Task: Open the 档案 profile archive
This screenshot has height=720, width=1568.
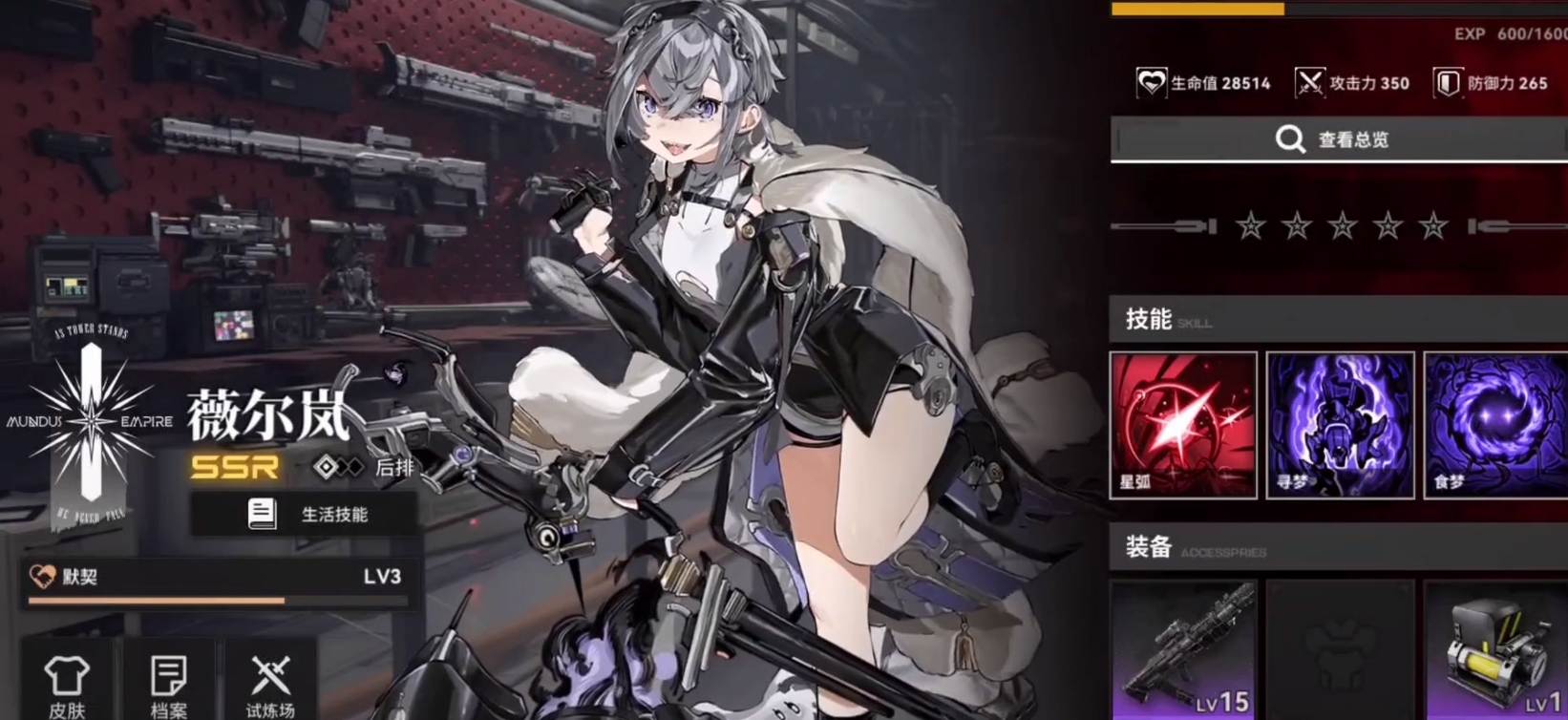Action: [x=169, y=686]
